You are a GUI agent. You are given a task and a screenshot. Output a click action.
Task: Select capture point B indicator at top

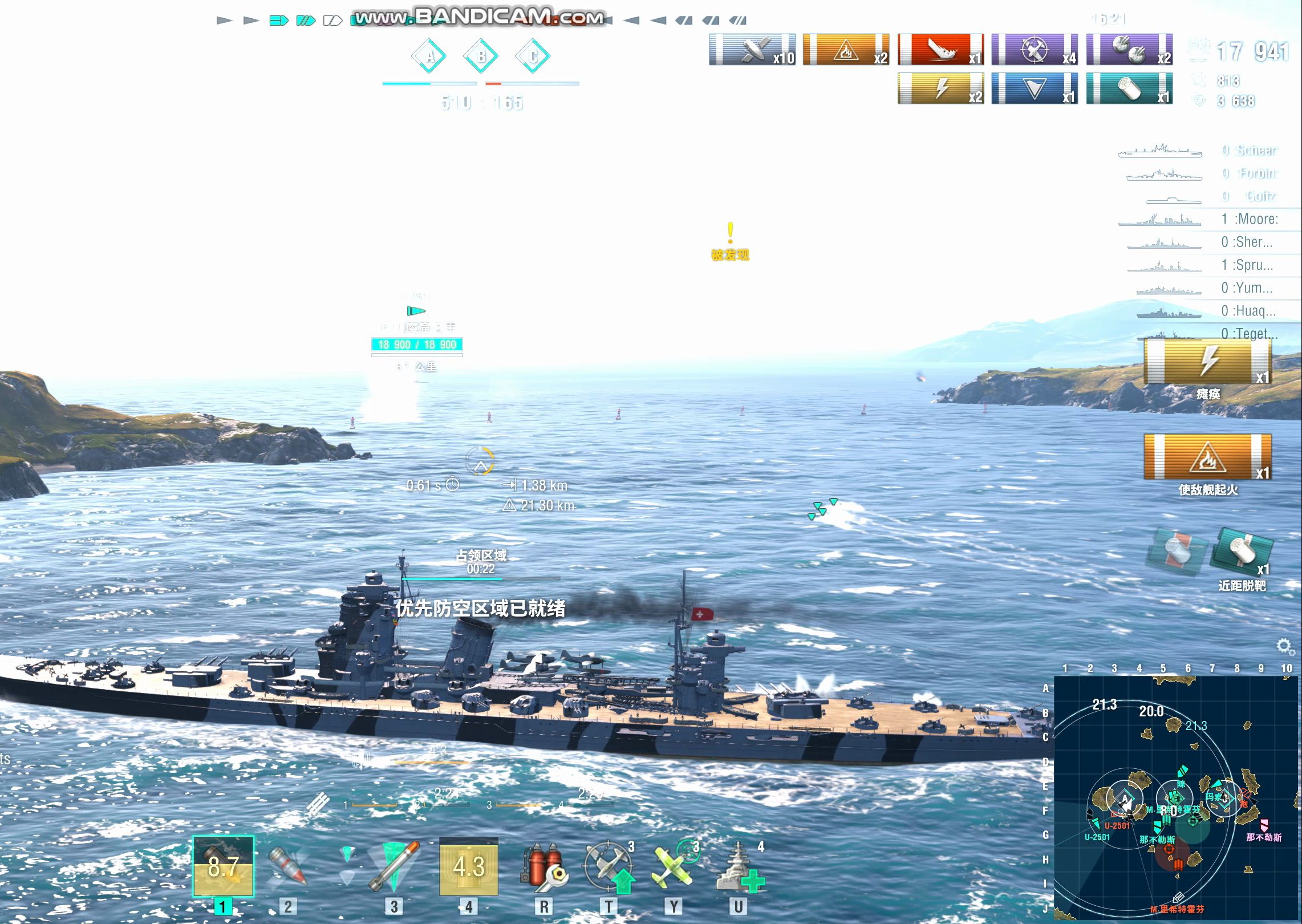tap(481, 56)
